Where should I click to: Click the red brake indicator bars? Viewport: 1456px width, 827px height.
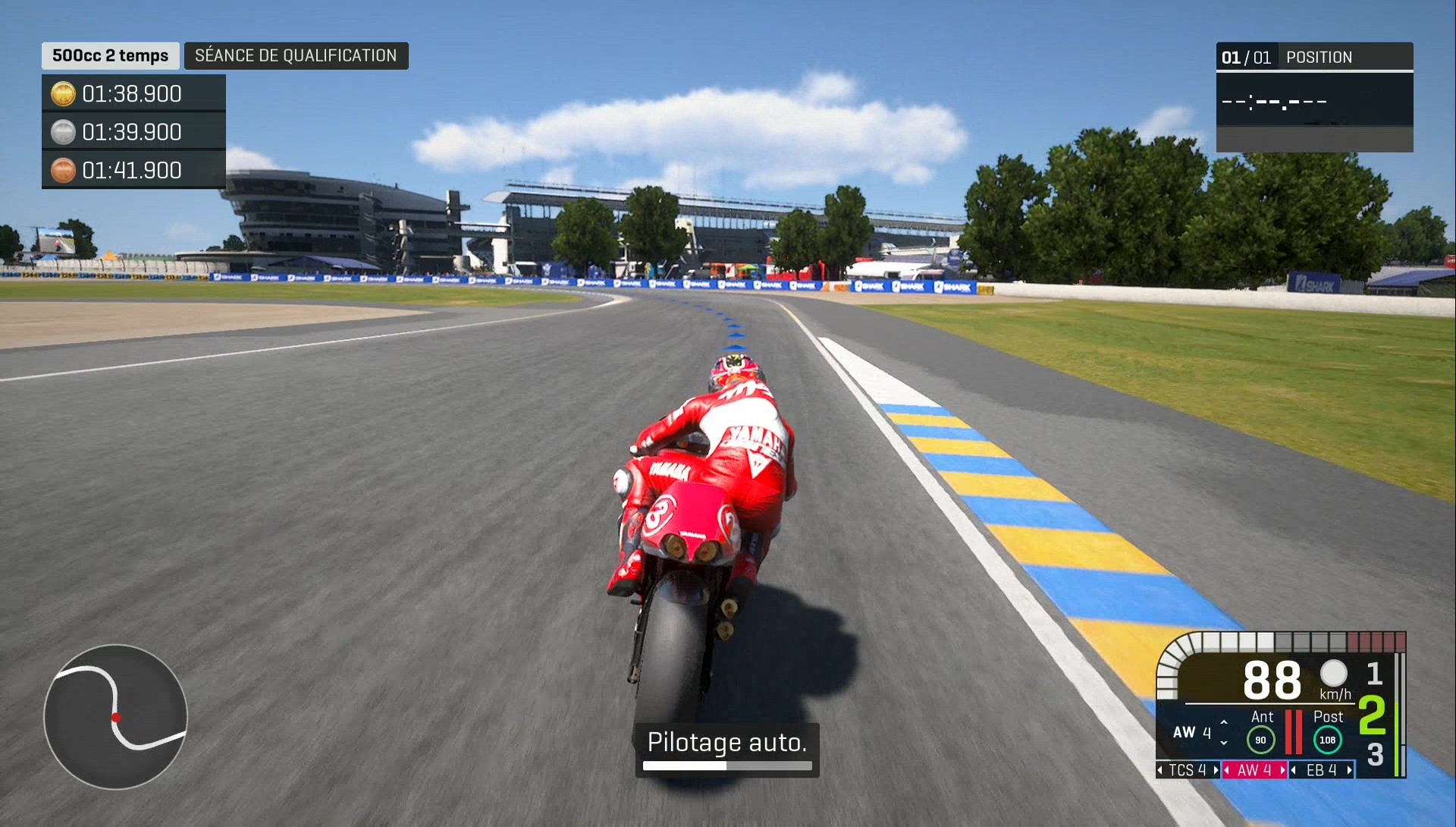1294,734
